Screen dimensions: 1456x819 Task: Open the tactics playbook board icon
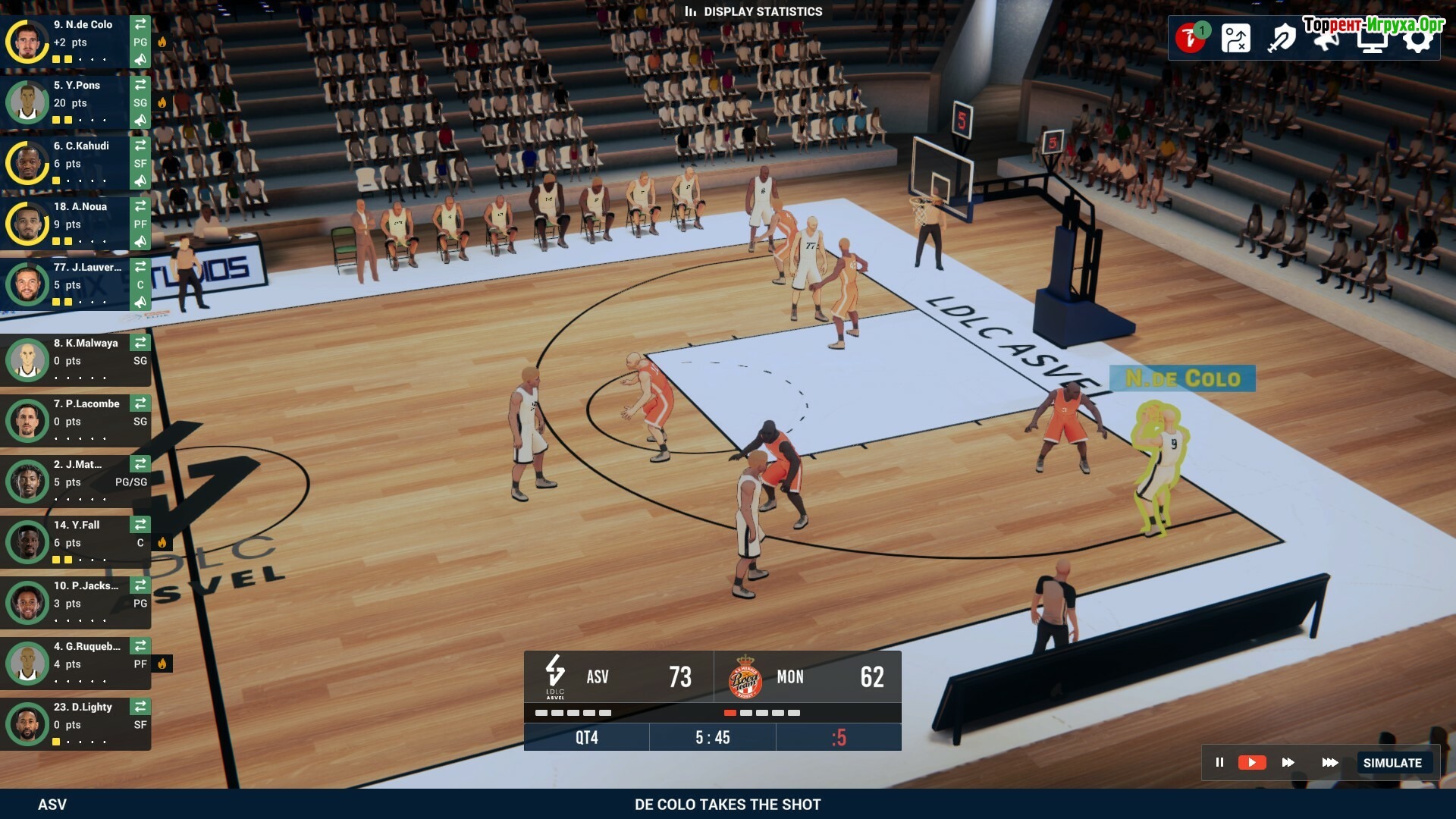pos(1235,38)
